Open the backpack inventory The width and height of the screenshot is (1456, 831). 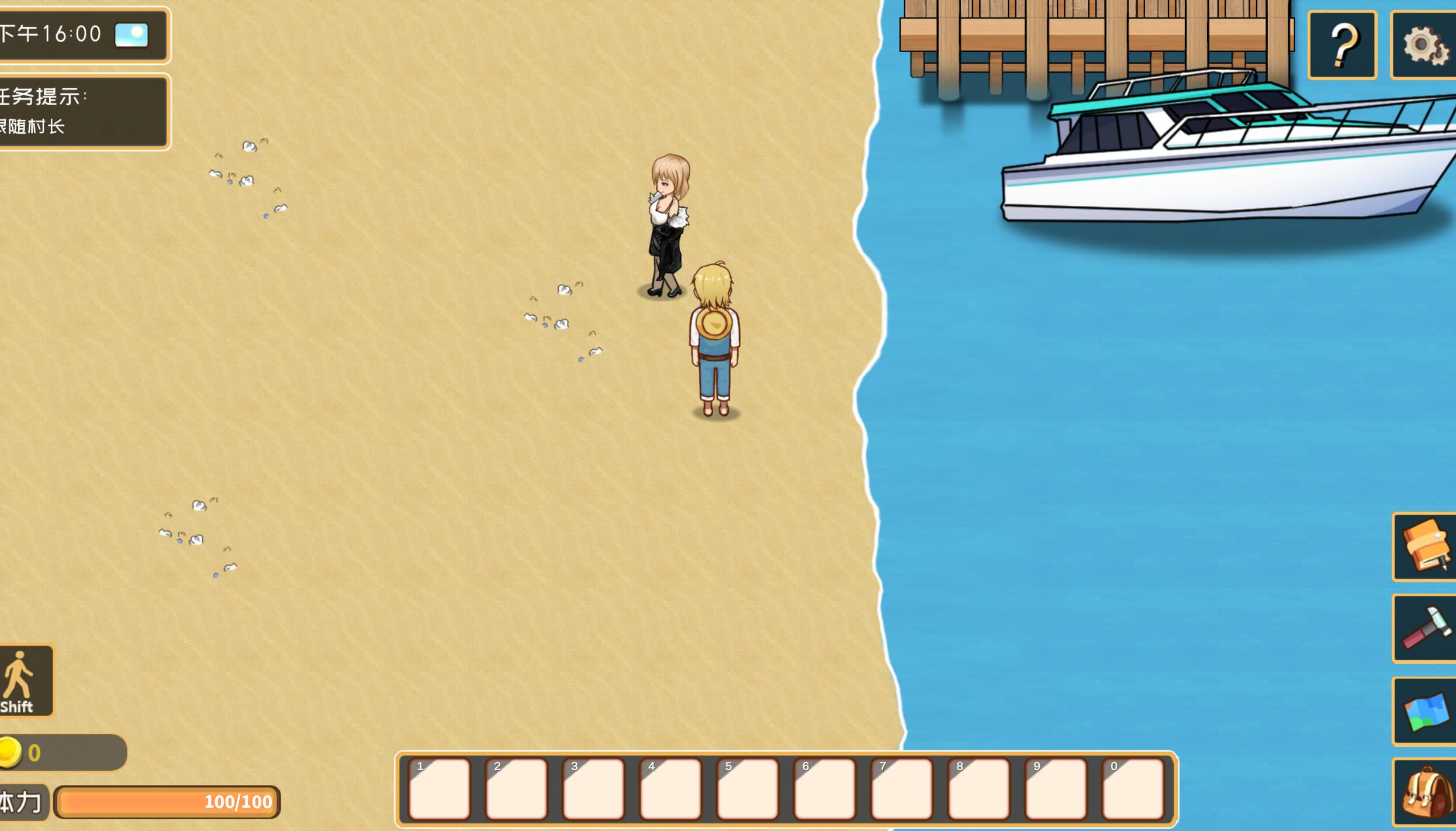coord(1425,792)
